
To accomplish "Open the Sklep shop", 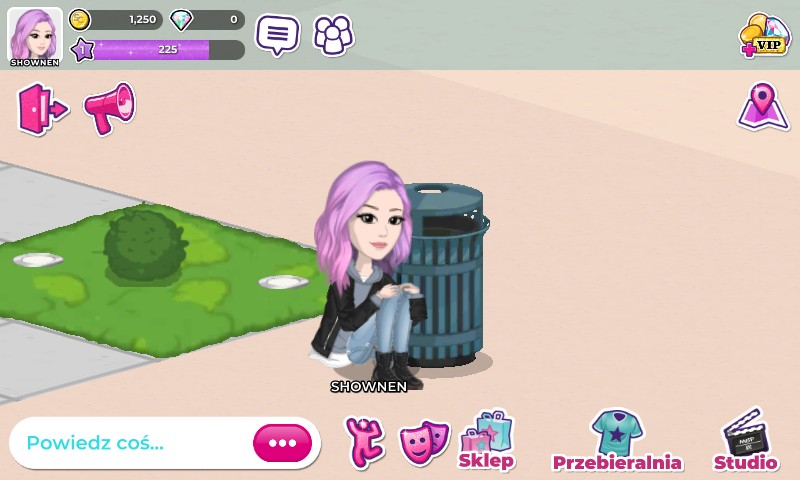I will [487, 441].
